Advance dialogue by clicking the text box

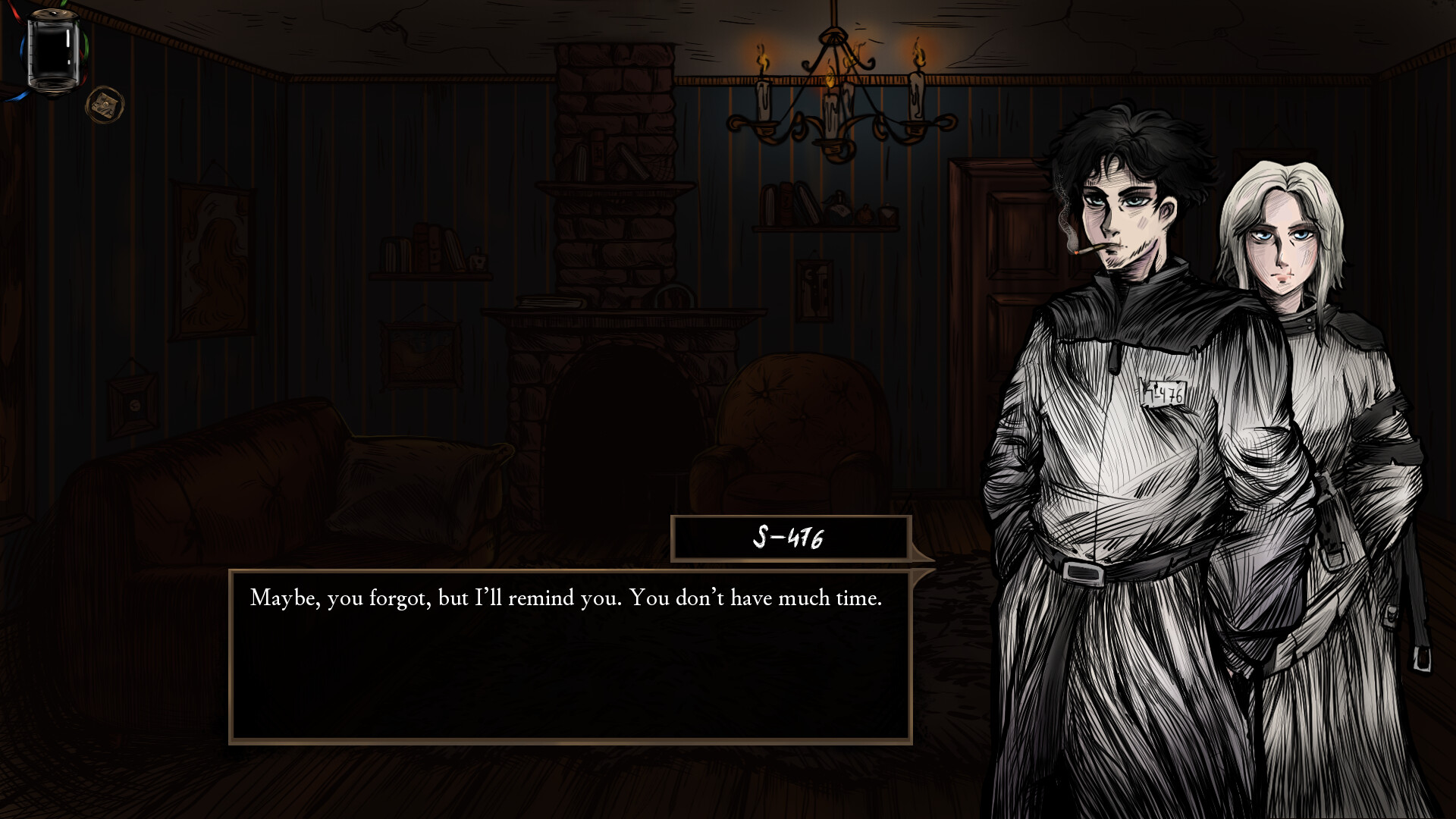[569, 652]
